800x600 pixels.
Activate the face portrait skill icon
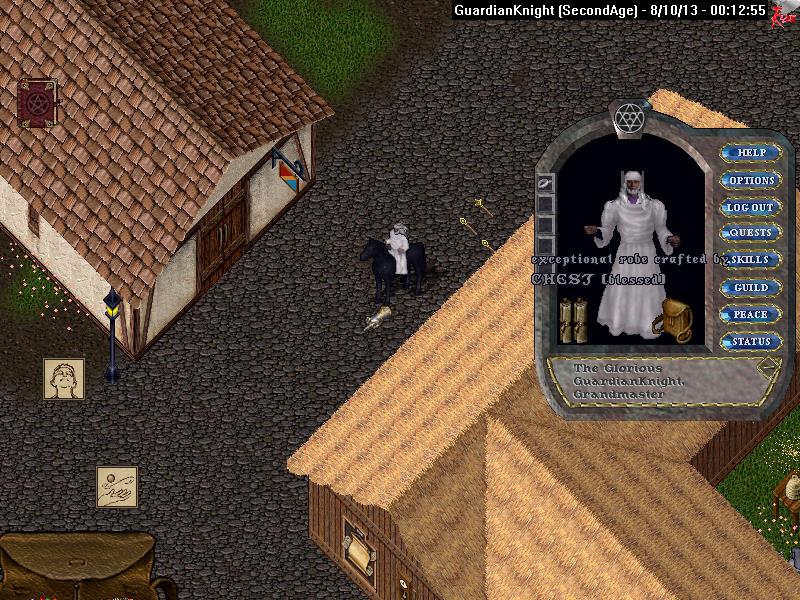(63, 378)
